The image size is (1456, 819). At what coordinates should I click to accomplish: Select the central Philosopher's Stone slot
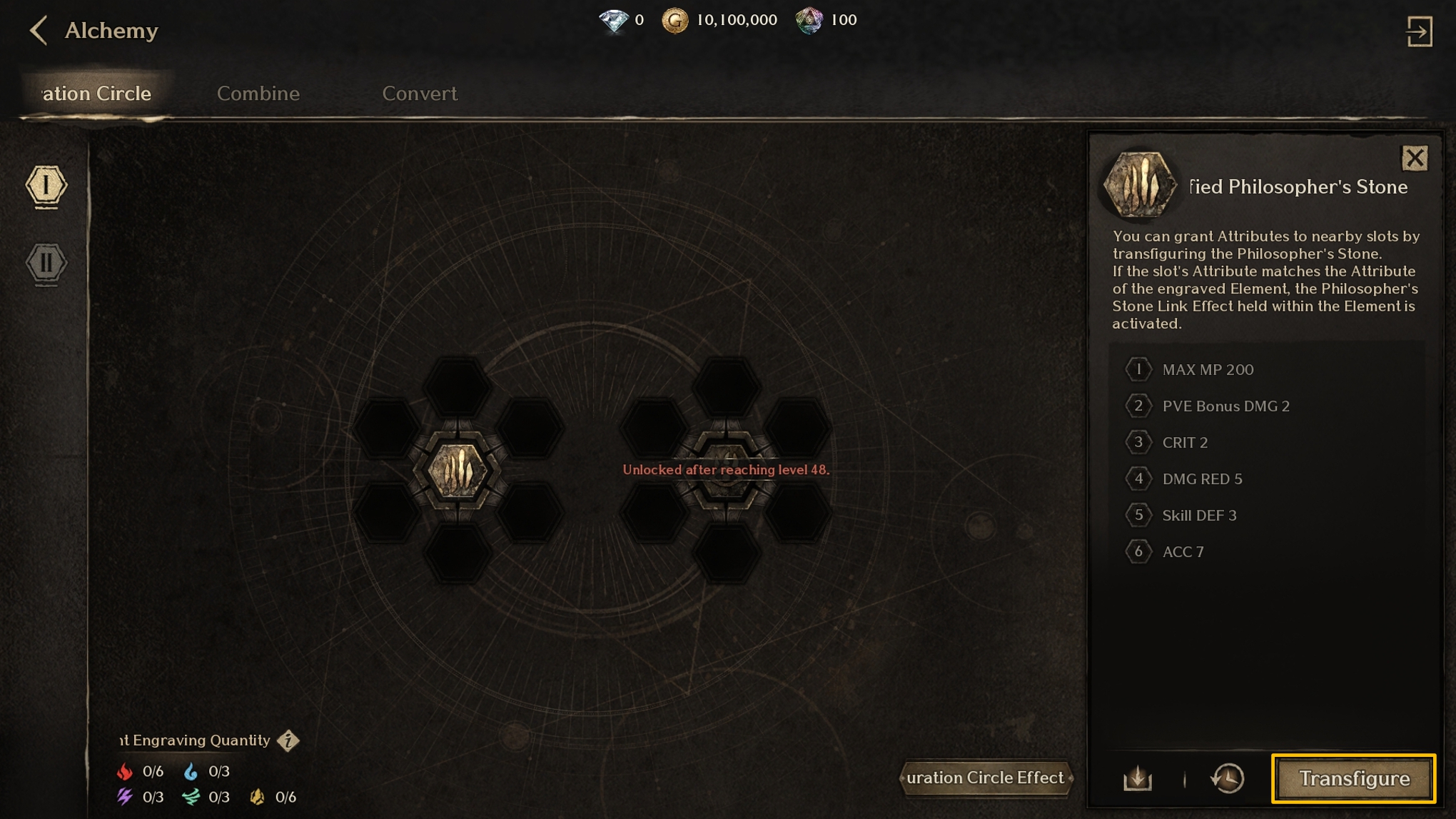point(457,471)
